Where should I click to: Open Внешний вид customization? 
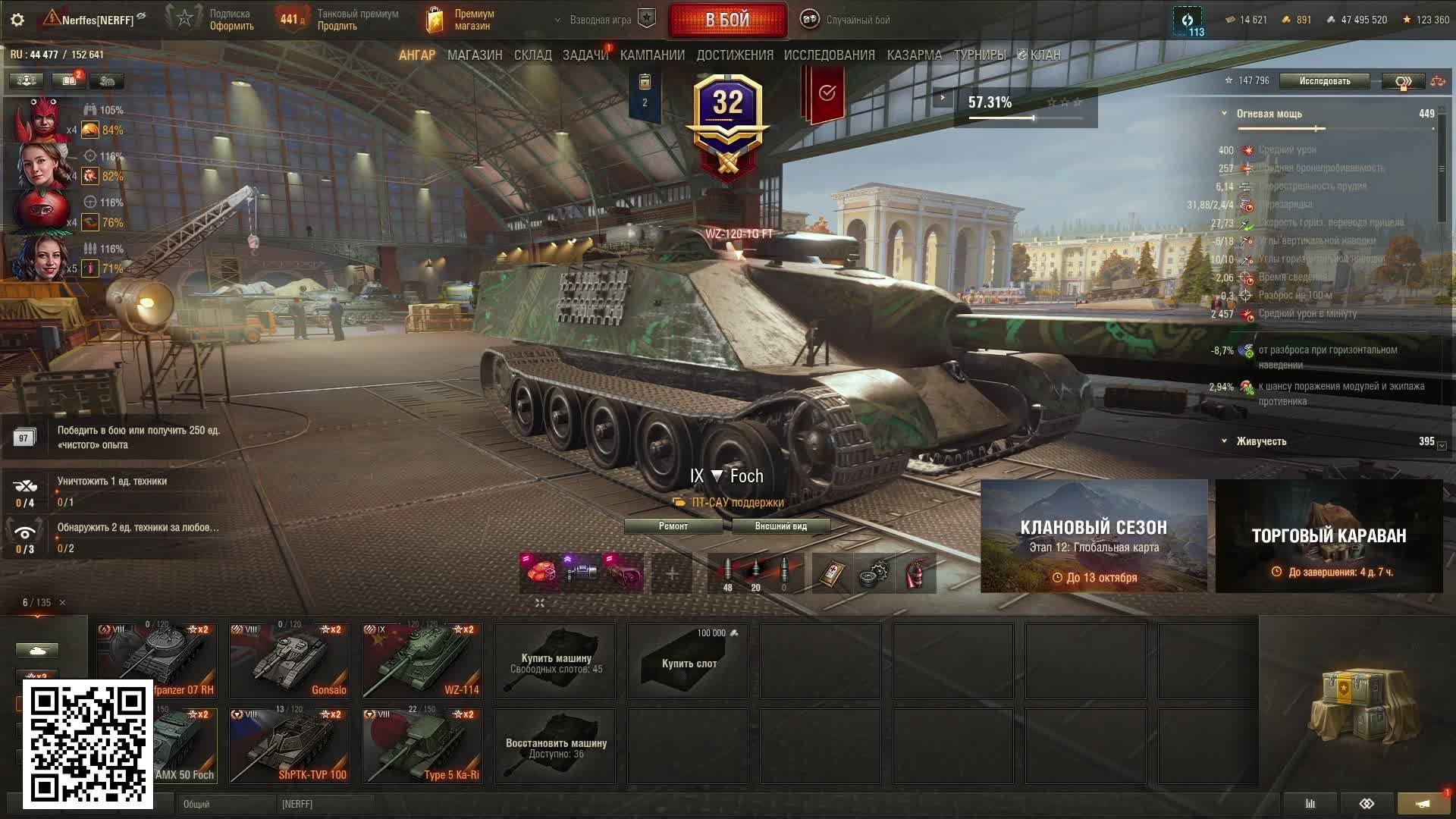[780, 526]
